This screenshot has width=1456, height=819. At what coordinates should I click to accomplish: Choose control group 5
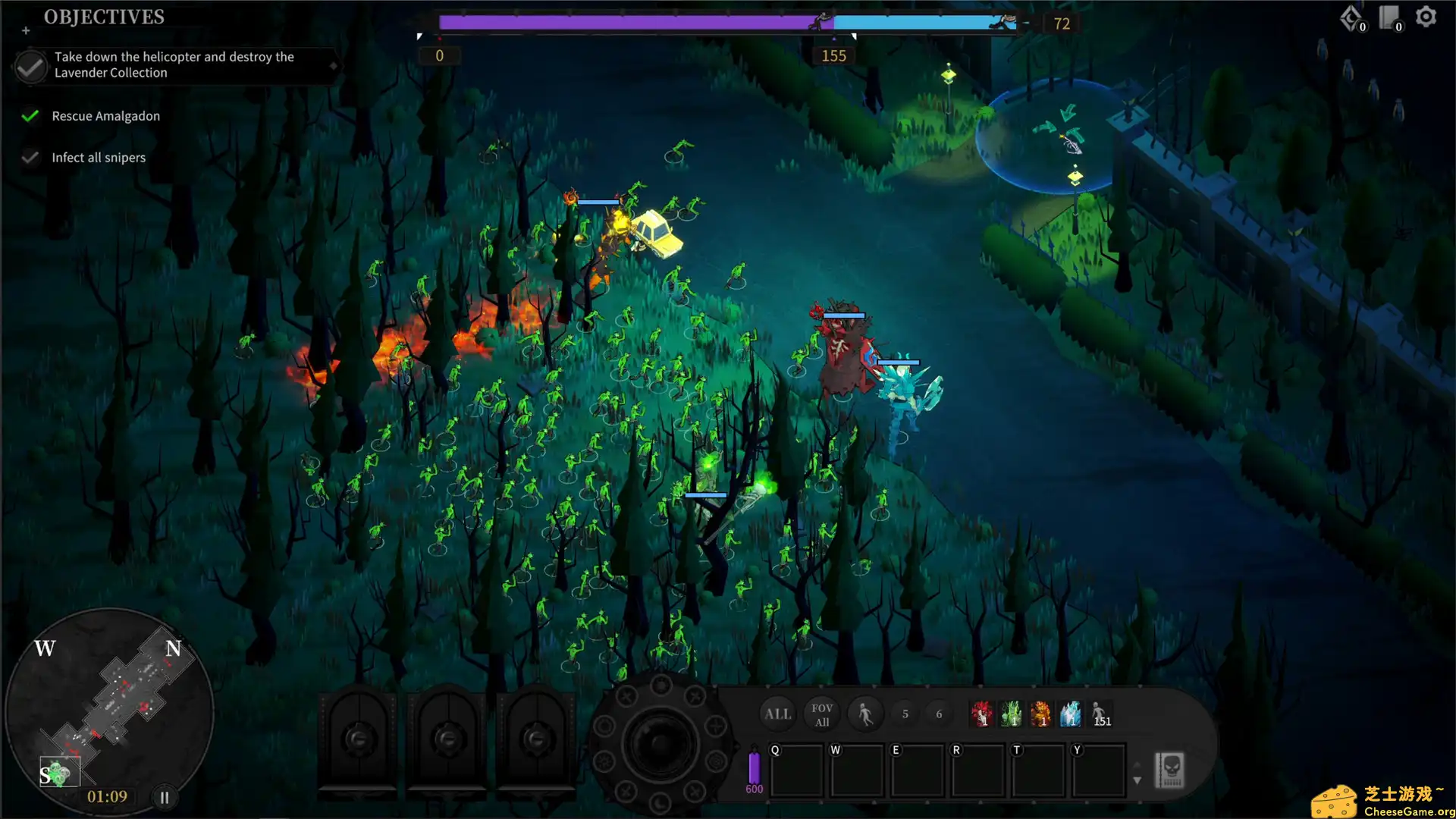coord(905,714)
